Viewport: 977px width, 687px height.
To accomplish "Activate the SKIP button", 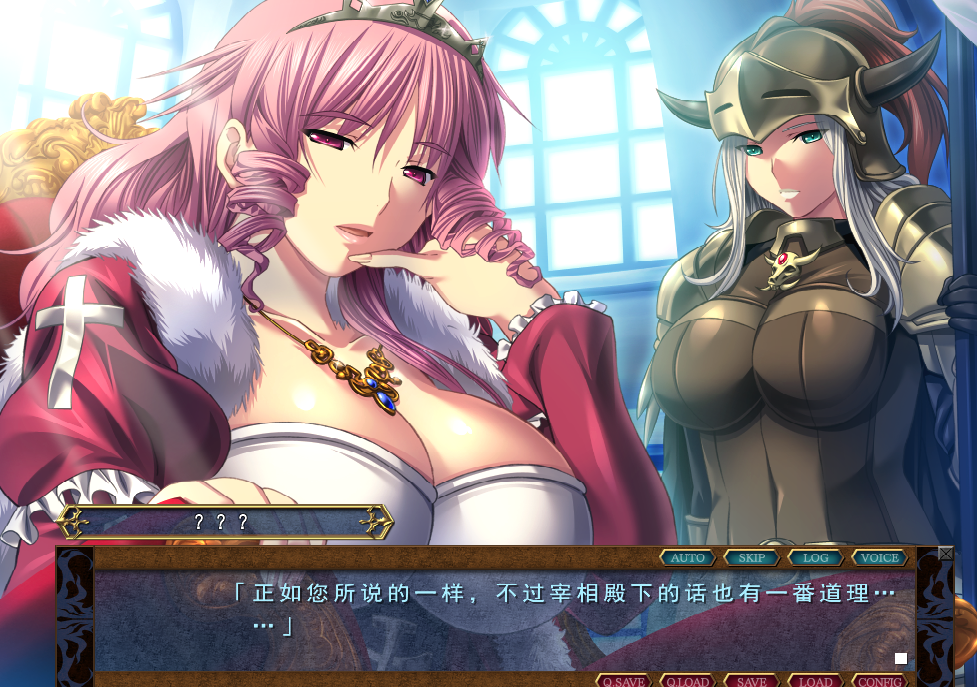I will (x=752, y=558).
